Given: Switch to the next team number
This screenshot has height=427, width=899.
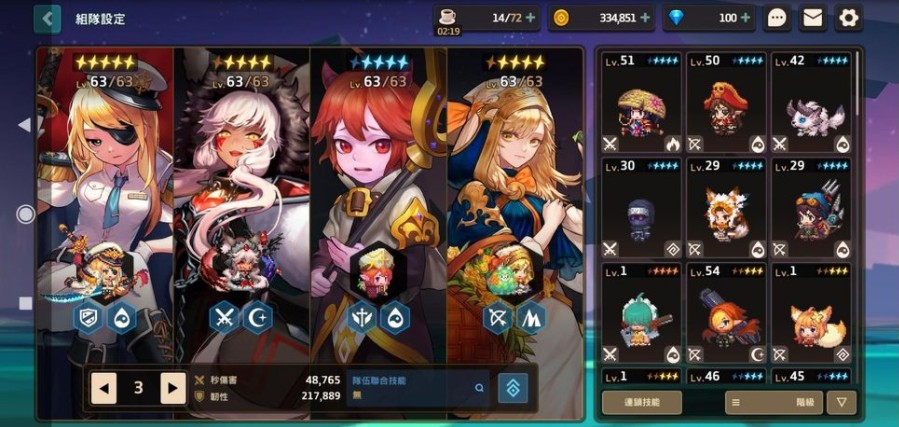Looking at the screenshot, I should [x=173, y=388].
